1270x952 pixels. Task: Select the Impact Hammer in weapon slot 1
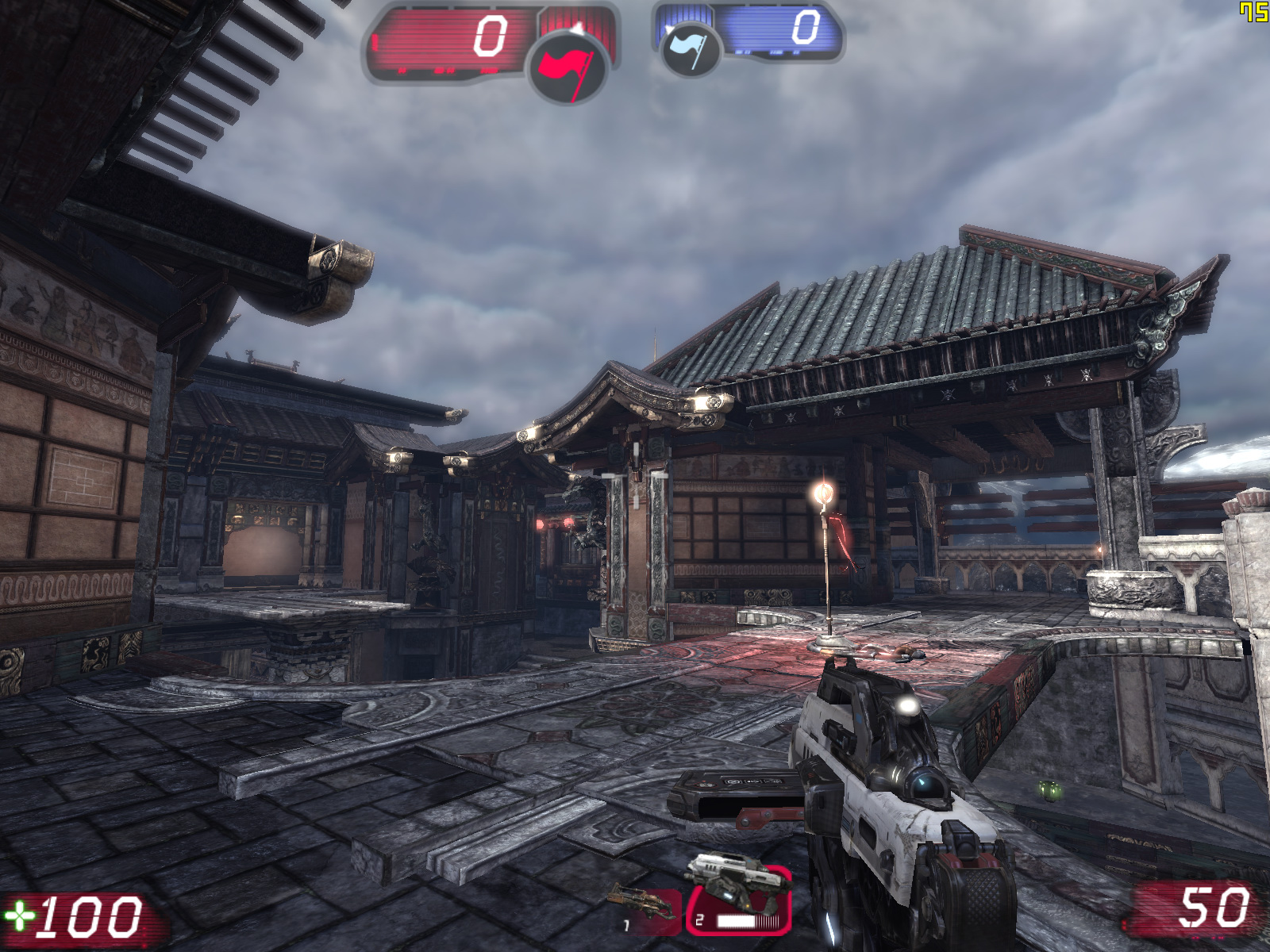(x=648, y=910)
